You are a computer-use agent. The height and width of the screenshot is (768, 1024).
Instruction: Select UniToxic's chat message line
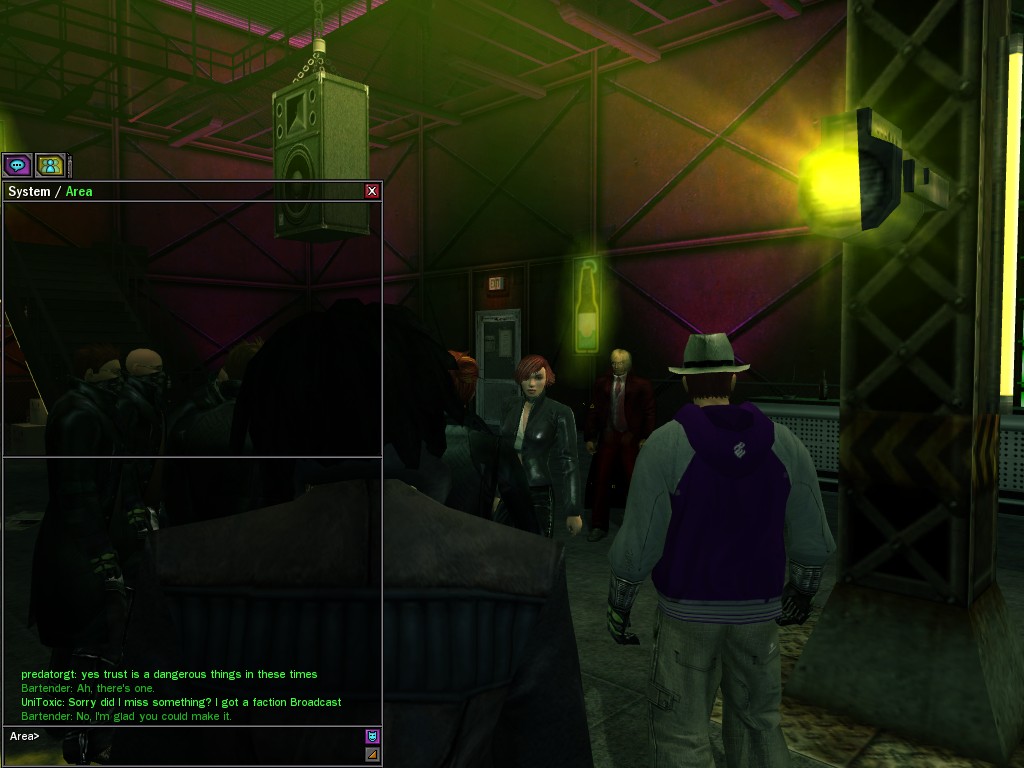point(181,702)
